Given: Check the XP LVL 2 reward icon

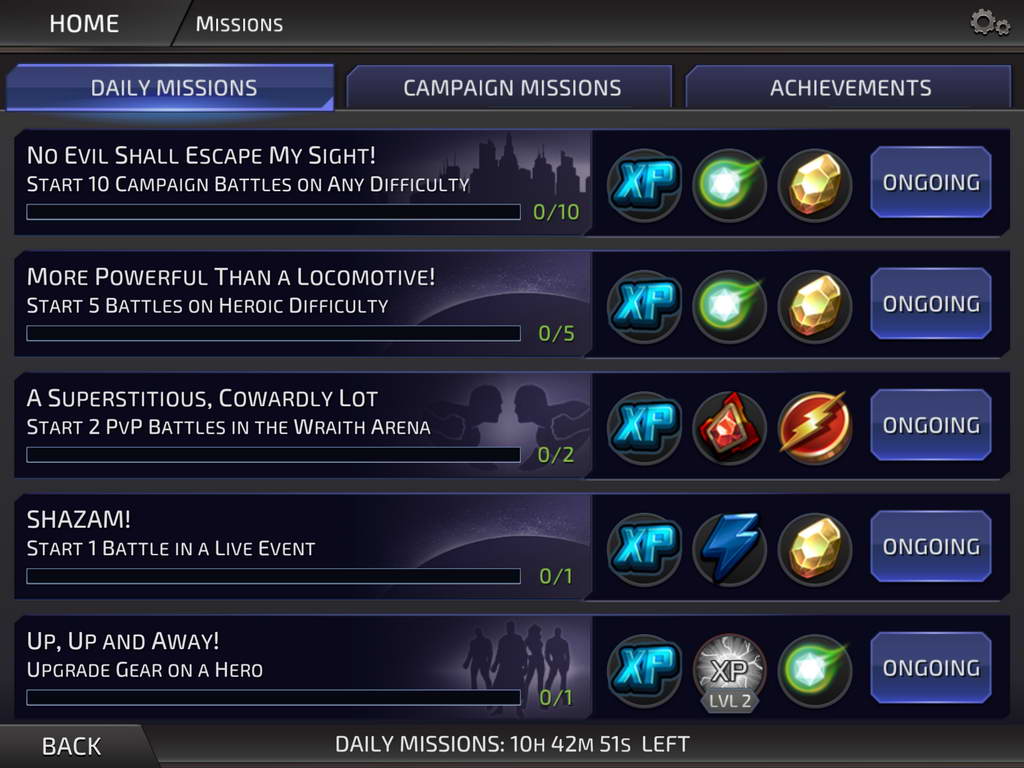Looking at the screenshot, I should coord(729,670).
